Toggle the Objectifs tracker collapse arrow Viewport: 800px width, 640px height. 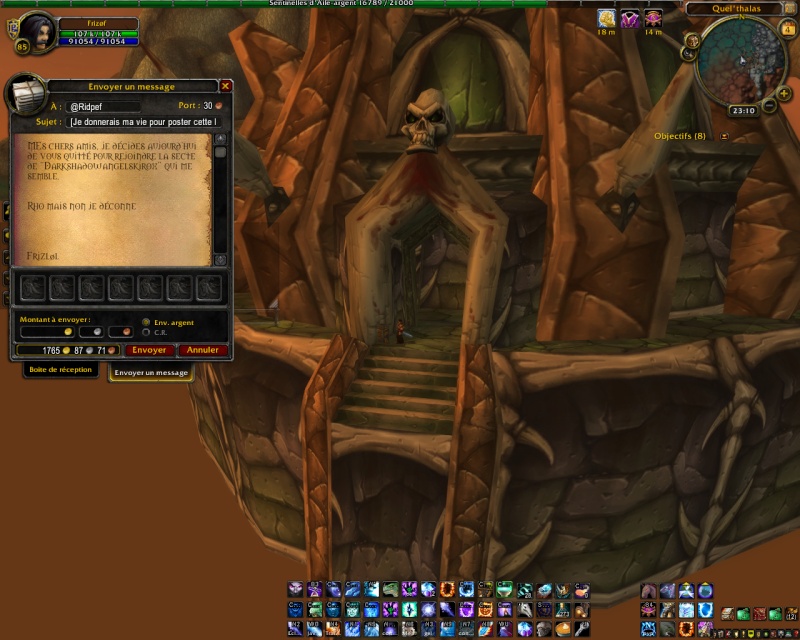coord(724,136)
